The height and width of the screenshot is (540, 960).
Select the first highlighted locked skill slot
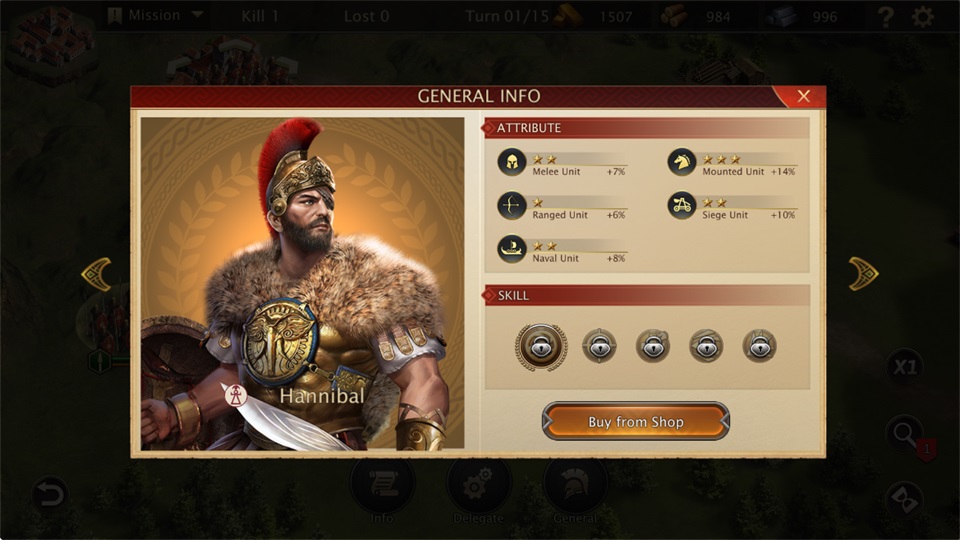[541, 346]
